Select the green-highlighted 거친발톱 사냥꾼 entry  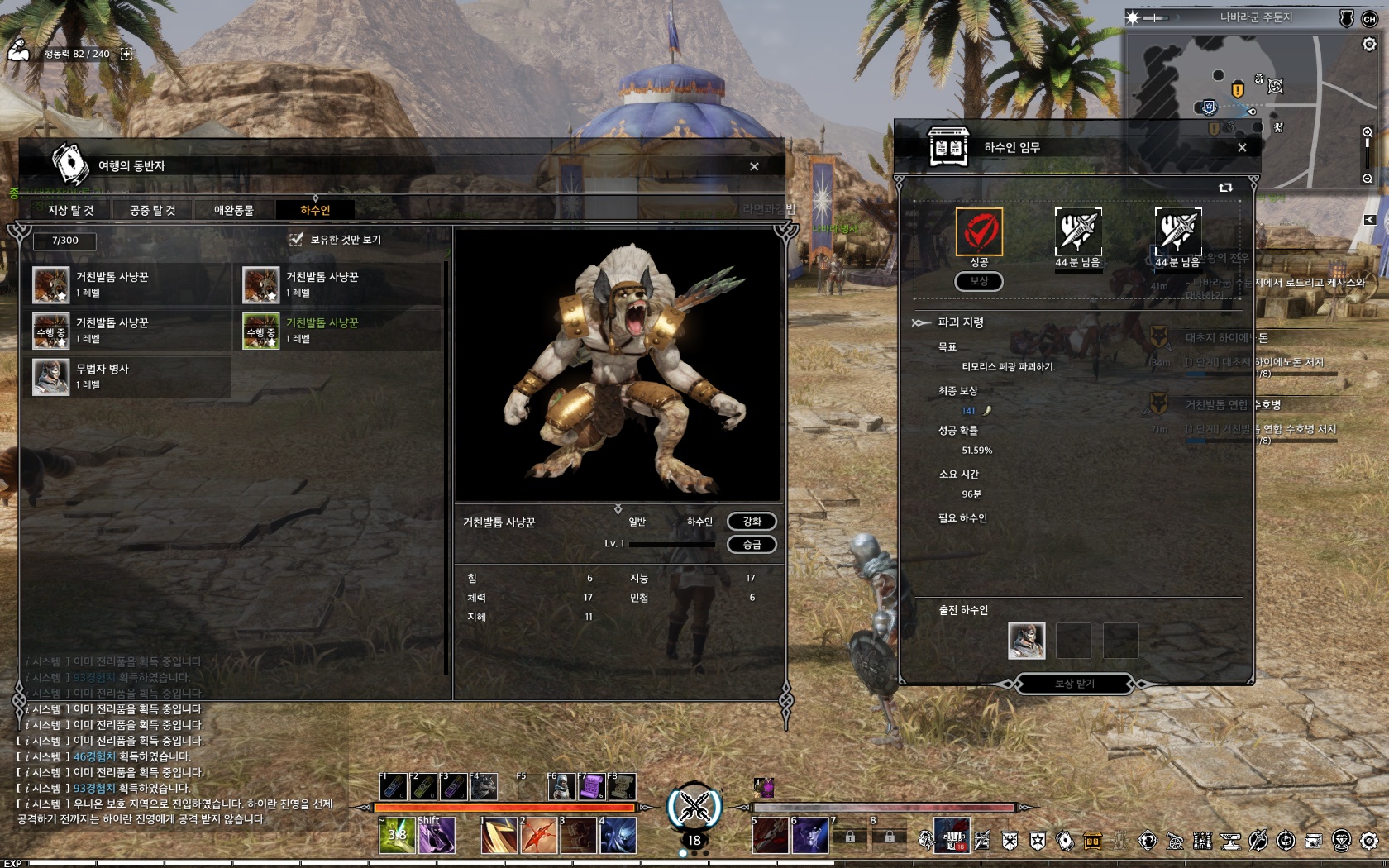pyautogui.click(x=341, y=331)
